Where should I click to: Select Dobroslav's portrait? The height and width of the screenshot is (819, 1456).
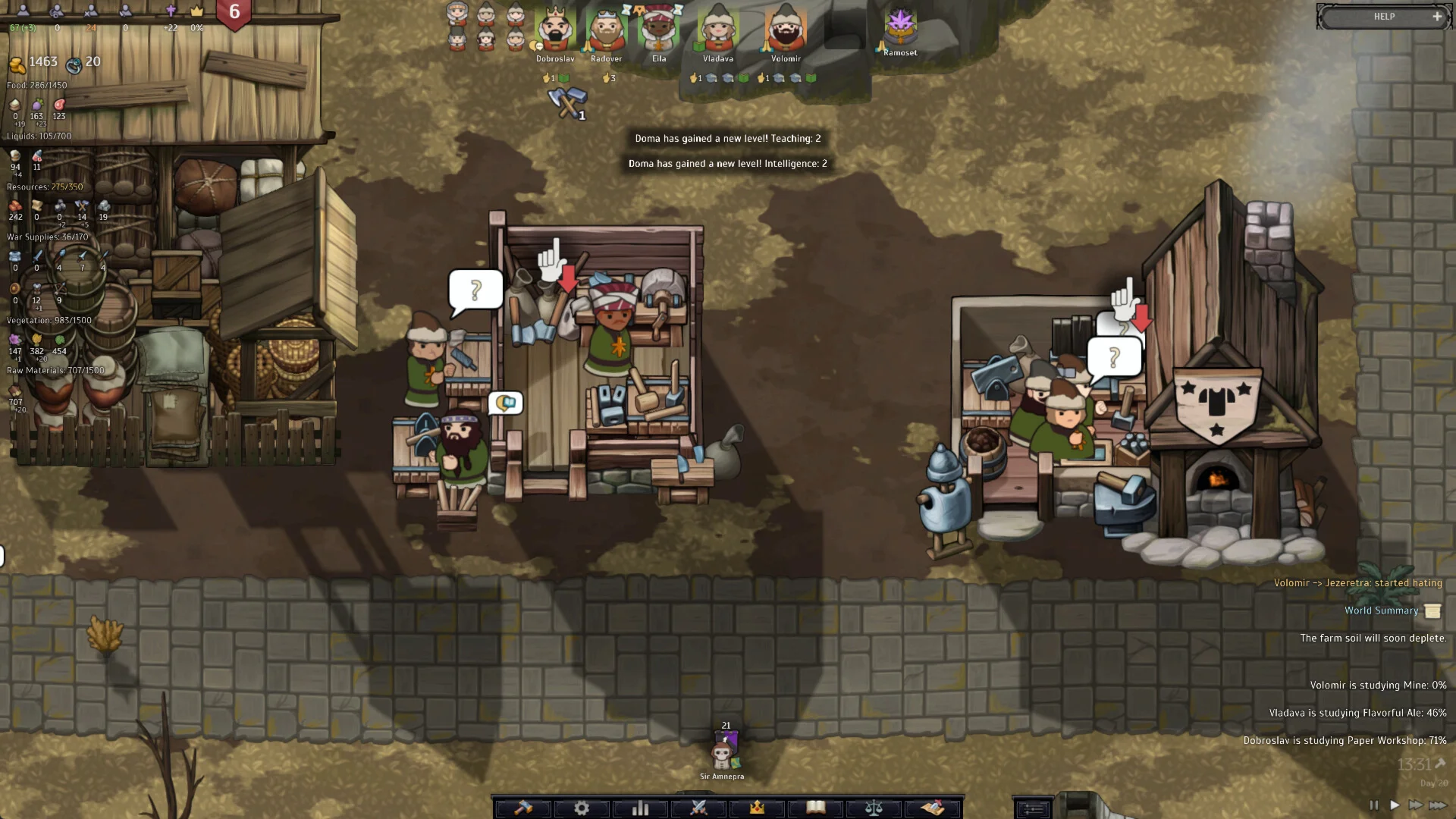[555, 30]
